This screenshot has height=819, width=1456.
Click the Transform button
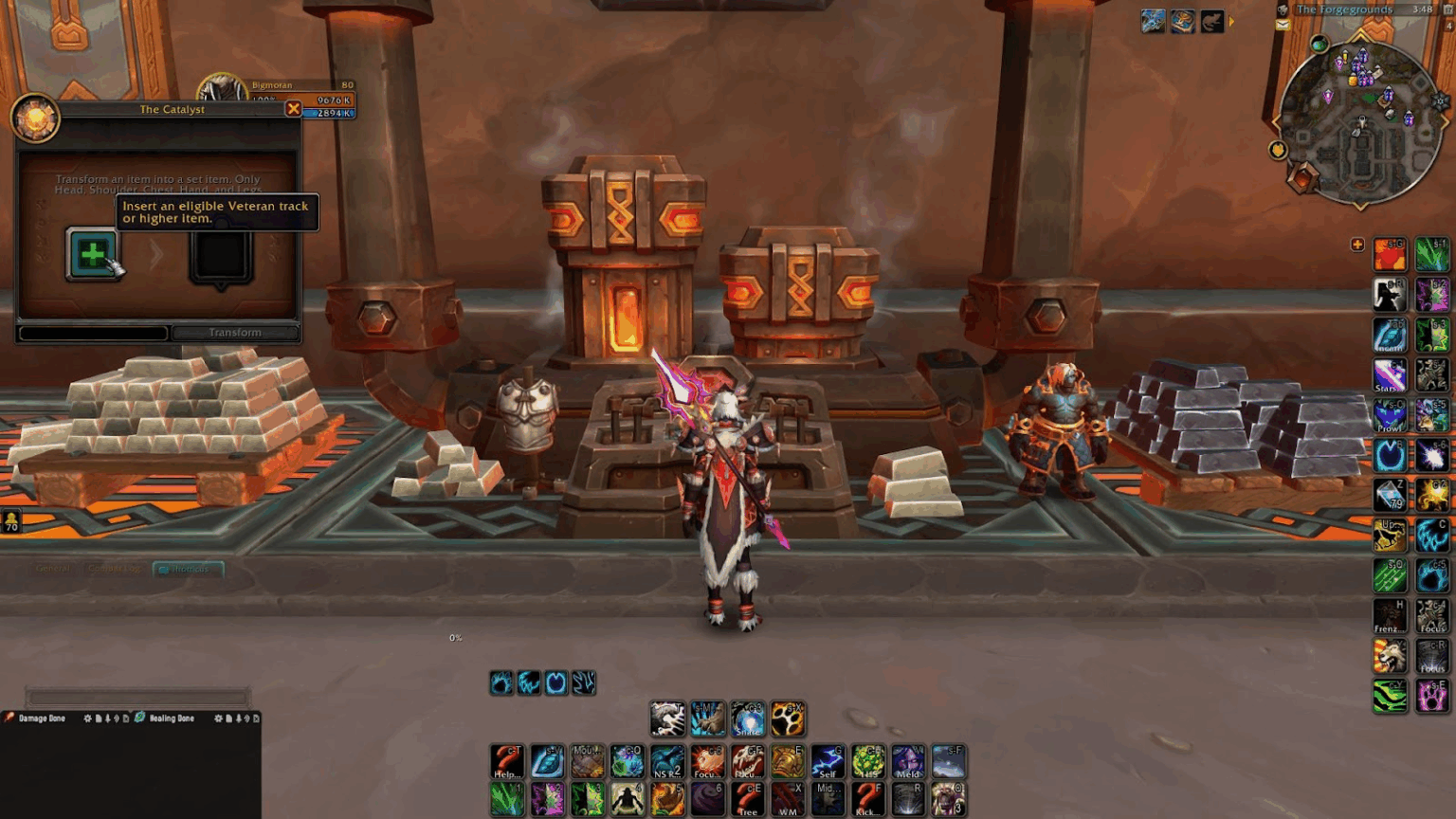[235, 333]
